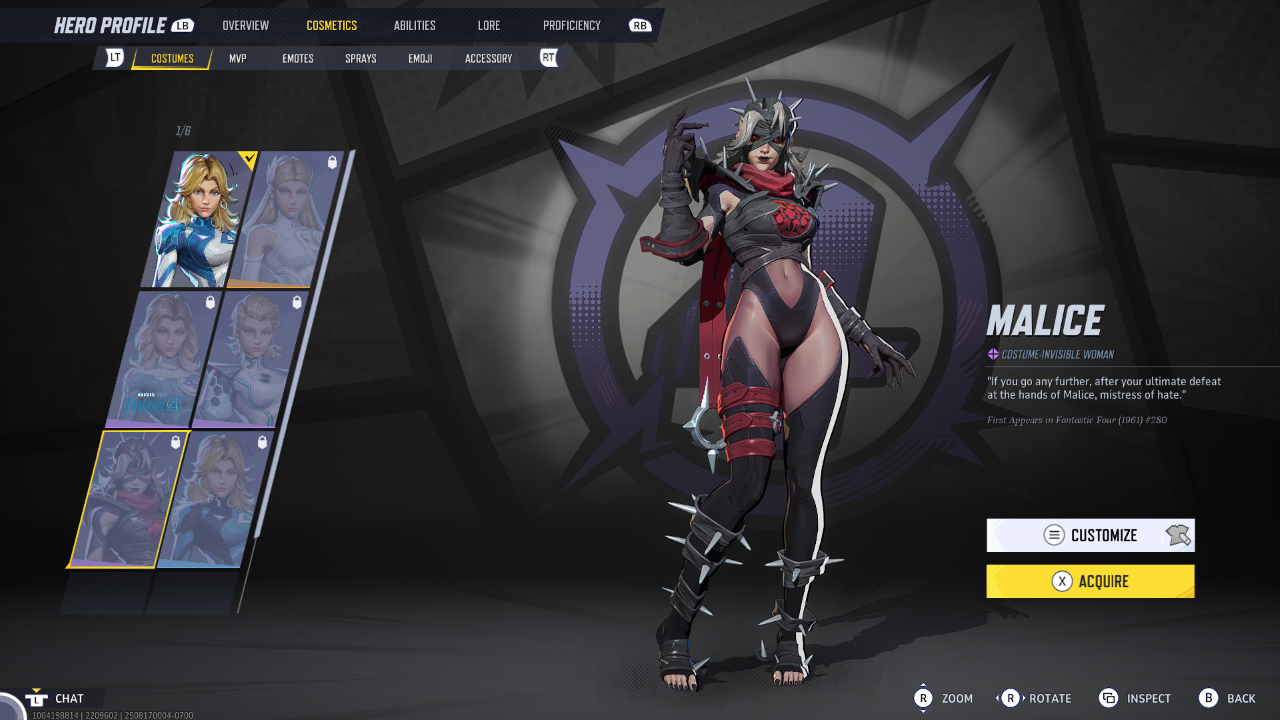The width and height of the screenshot is (1280, 720).
Task: Choose the Emoji sub-tab
Action: (x=420, y=58)
